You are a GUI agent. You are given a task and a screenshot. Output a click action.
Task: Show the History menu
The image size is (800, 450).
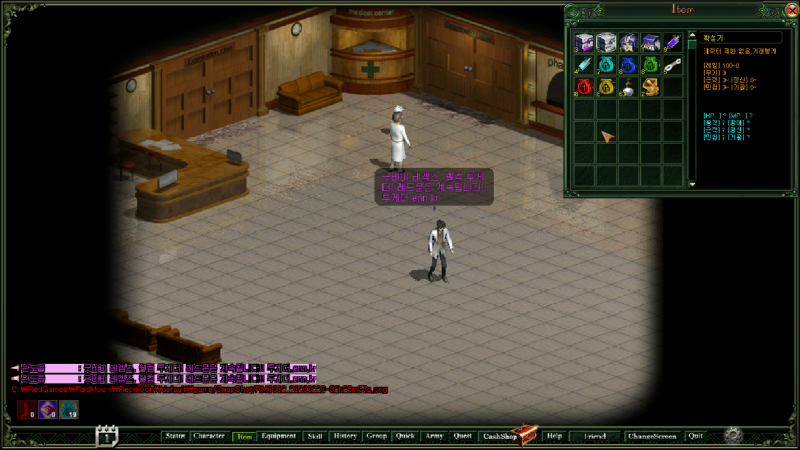click(x=345, y=436)
